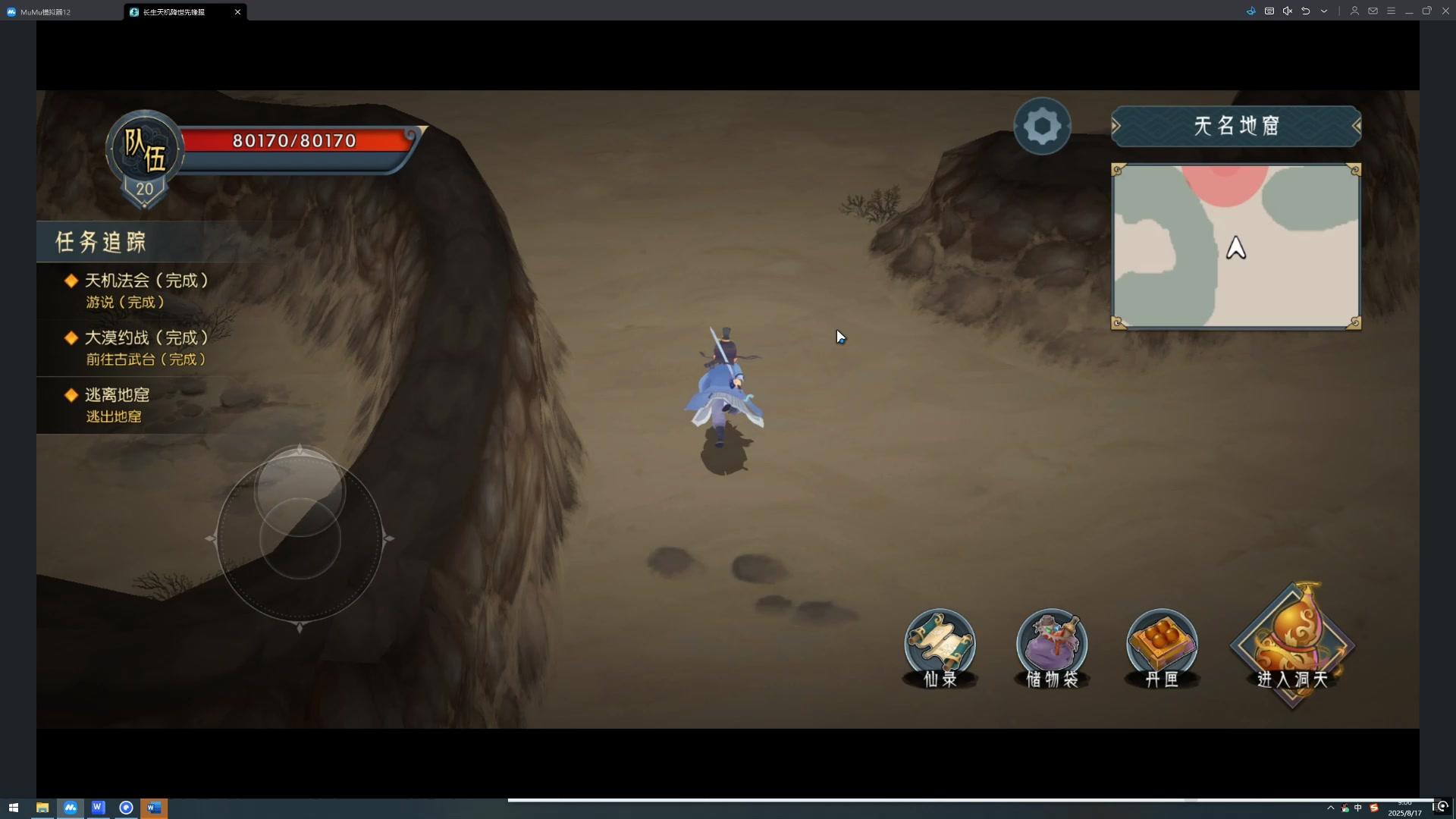1456x819 pixels.
Task: Select the 大漠约战 quest entry
Action: tap(146, 347)
